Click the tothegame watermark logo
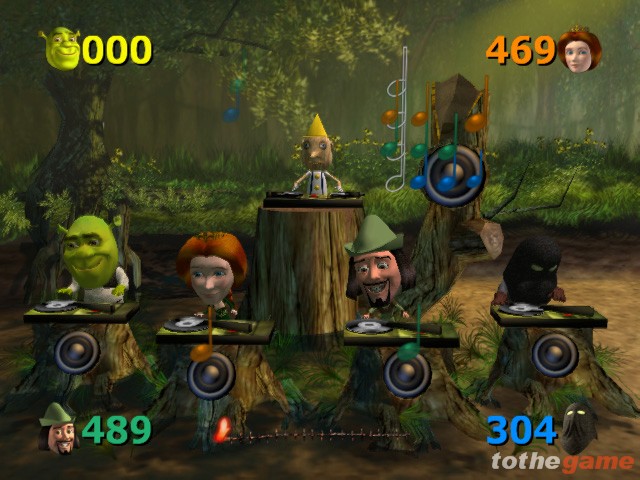Screen dimensions: 640x480 [x=562, y=462]
